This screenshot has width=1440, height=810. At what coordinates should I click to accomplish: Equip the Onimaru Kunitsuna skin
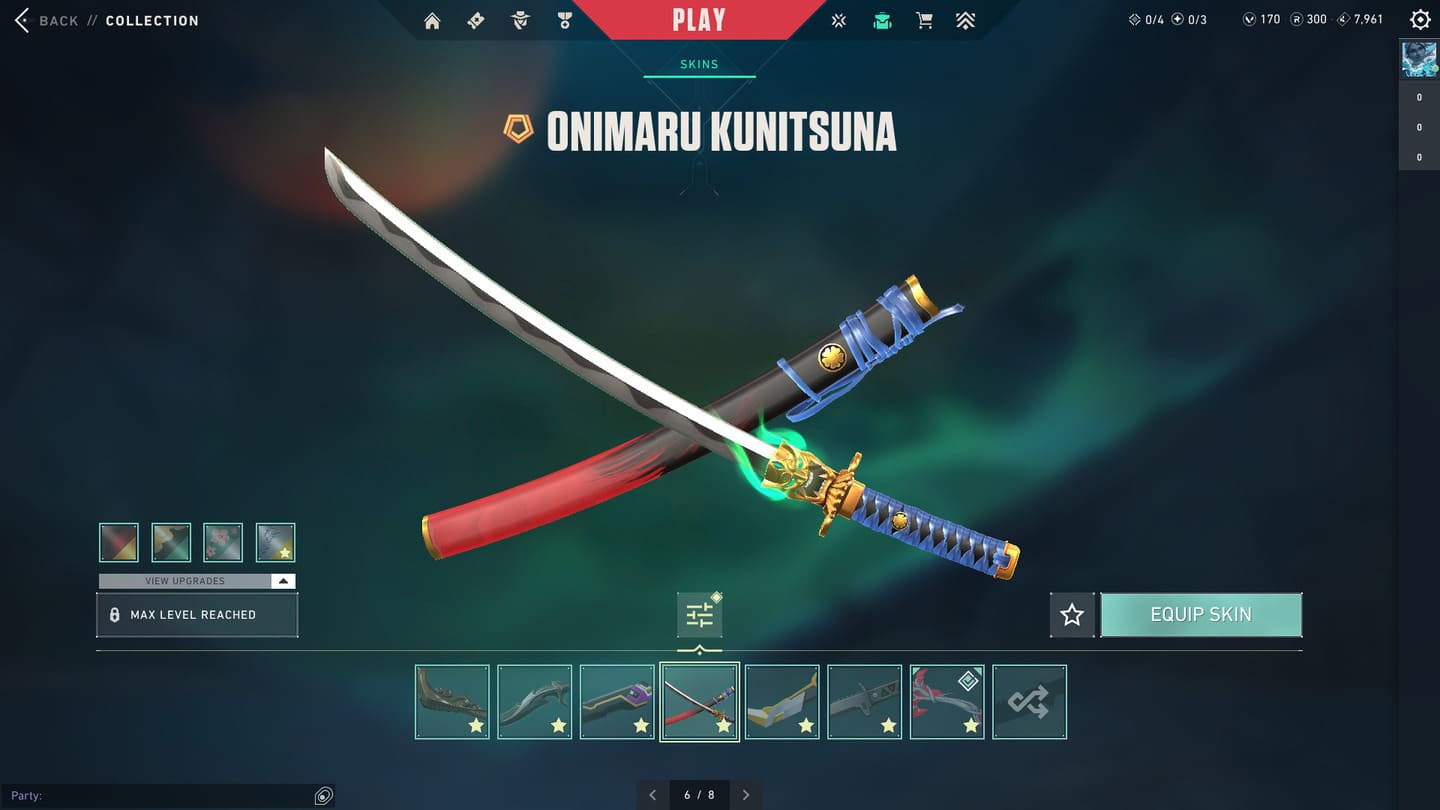click(1201, 615)
